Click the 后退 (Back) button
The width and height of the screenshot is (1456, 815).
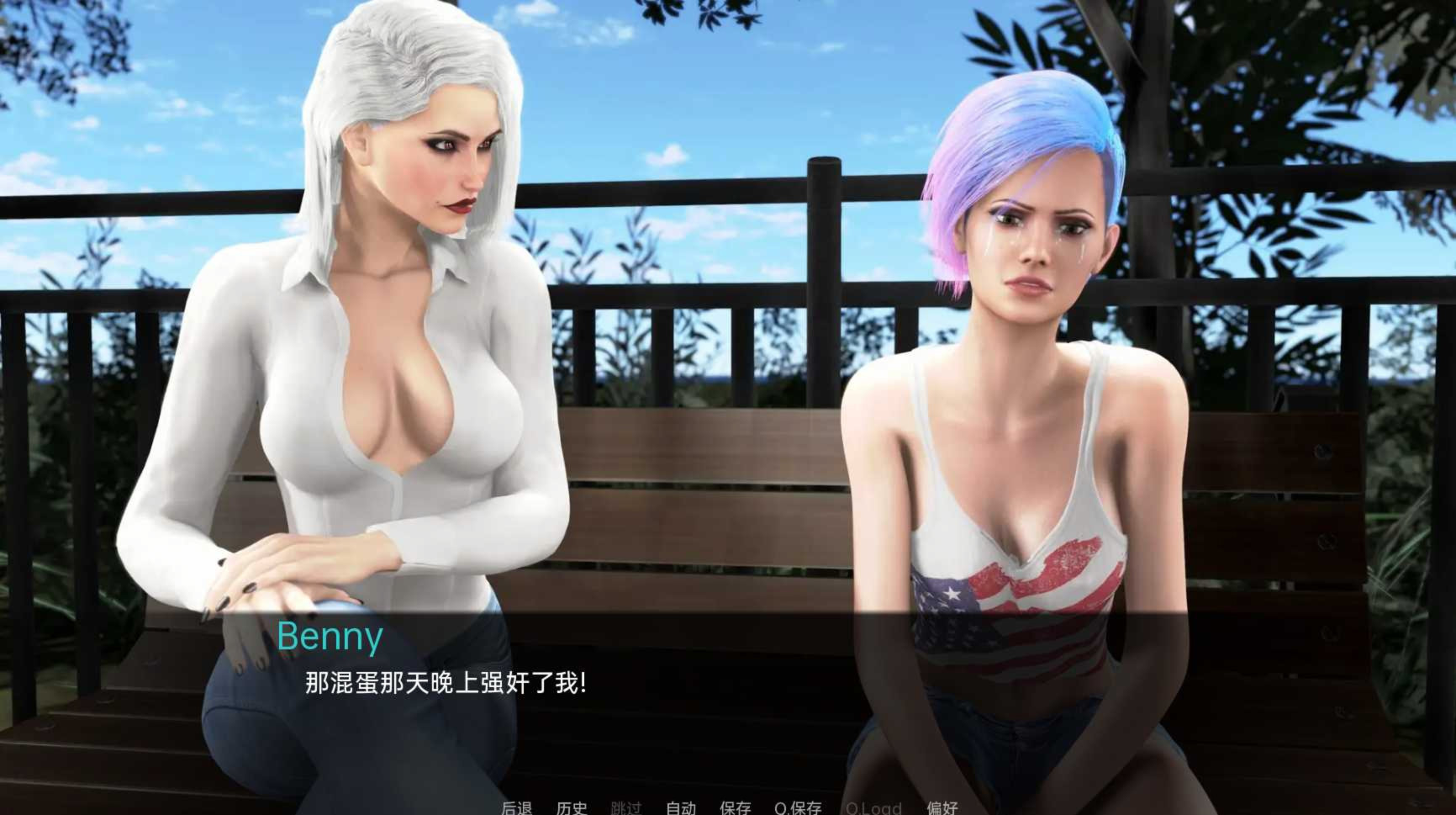(x=517, y=807)
